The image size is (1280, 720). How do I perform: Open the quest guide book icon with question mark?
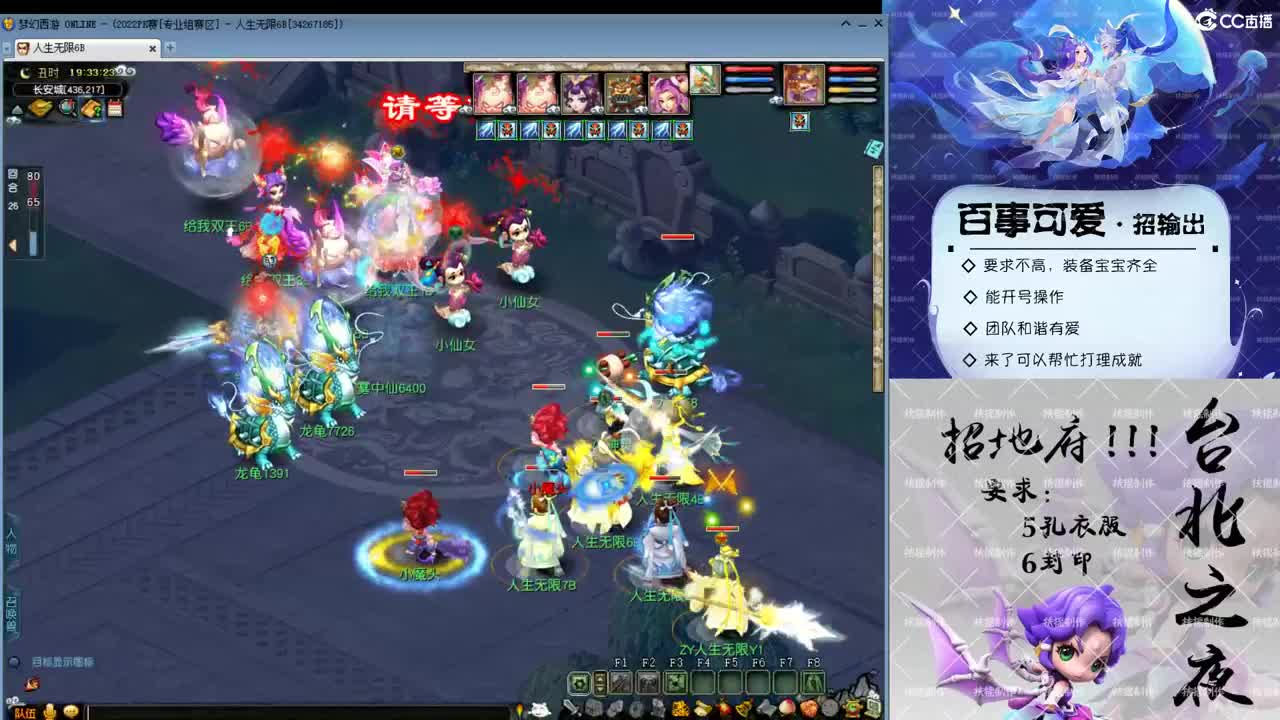[x=92, y=107]
